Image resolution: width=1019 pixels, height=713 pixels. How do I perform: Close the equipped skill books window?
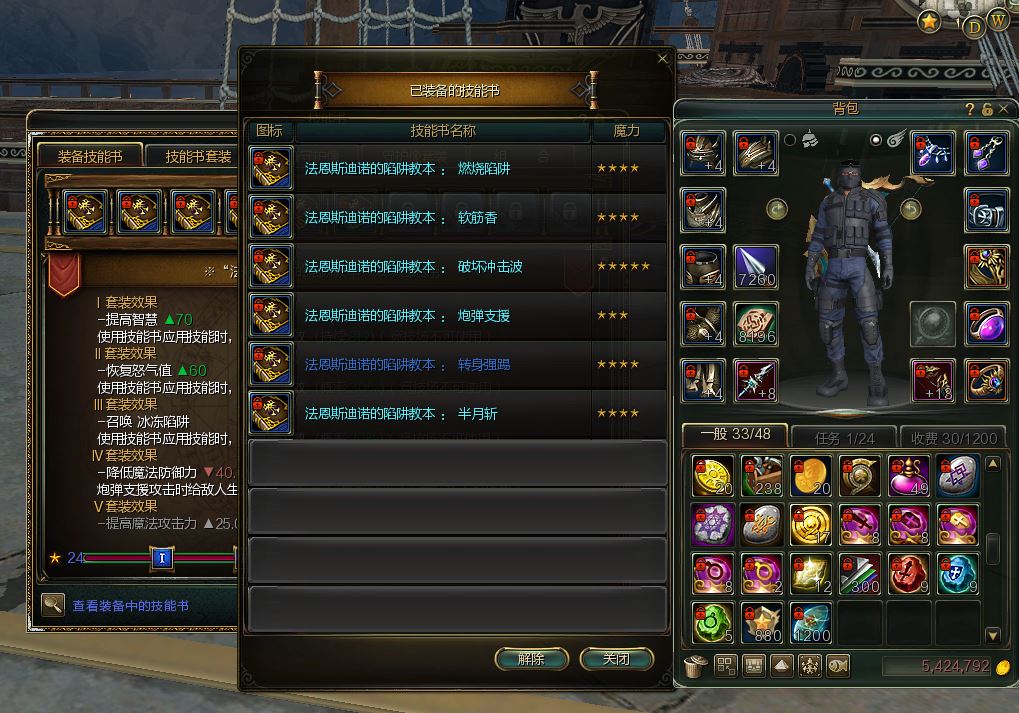(x=662, y=59)
